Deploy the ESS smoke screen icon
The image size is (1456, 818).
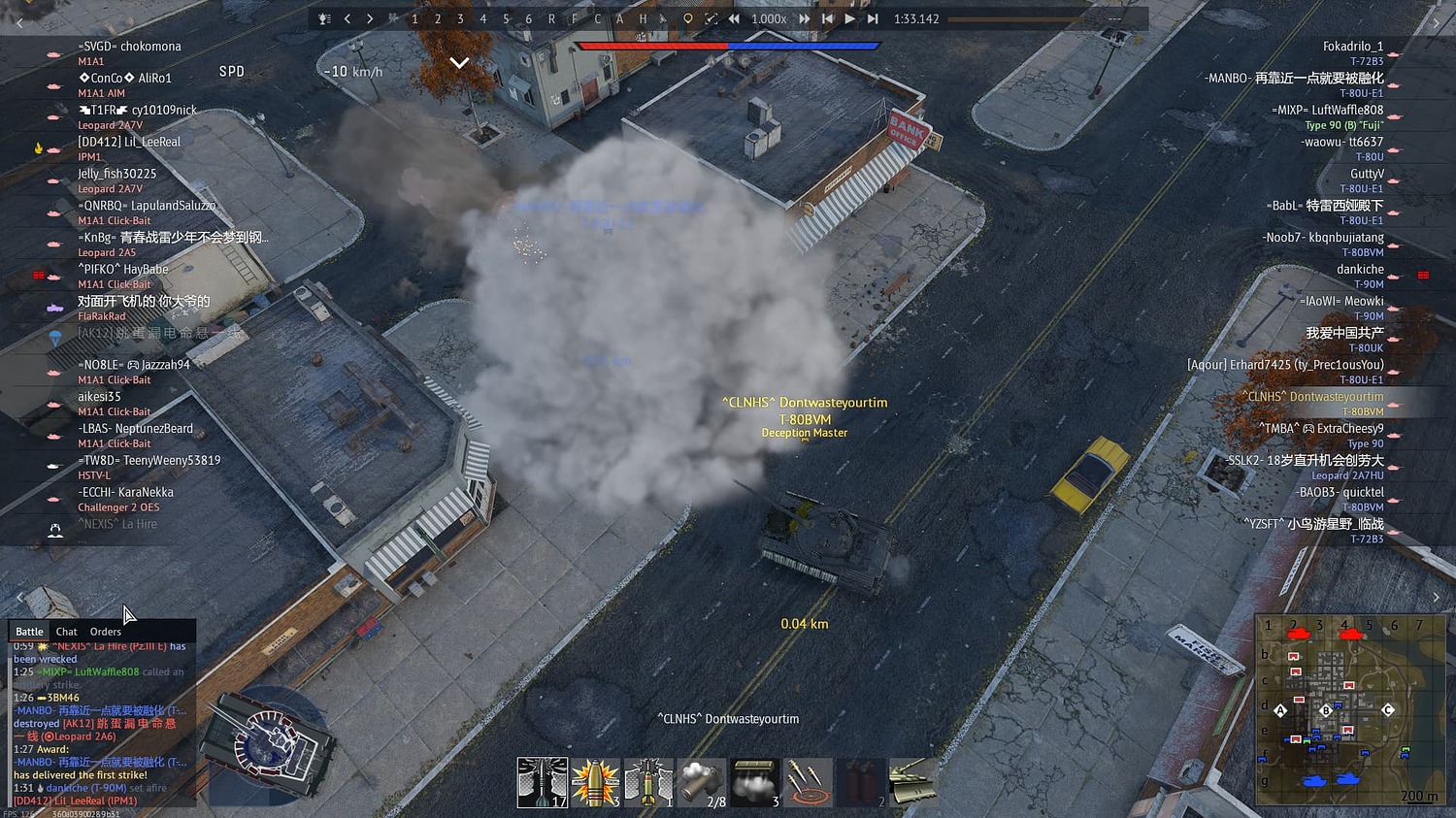tap(754, 782)
